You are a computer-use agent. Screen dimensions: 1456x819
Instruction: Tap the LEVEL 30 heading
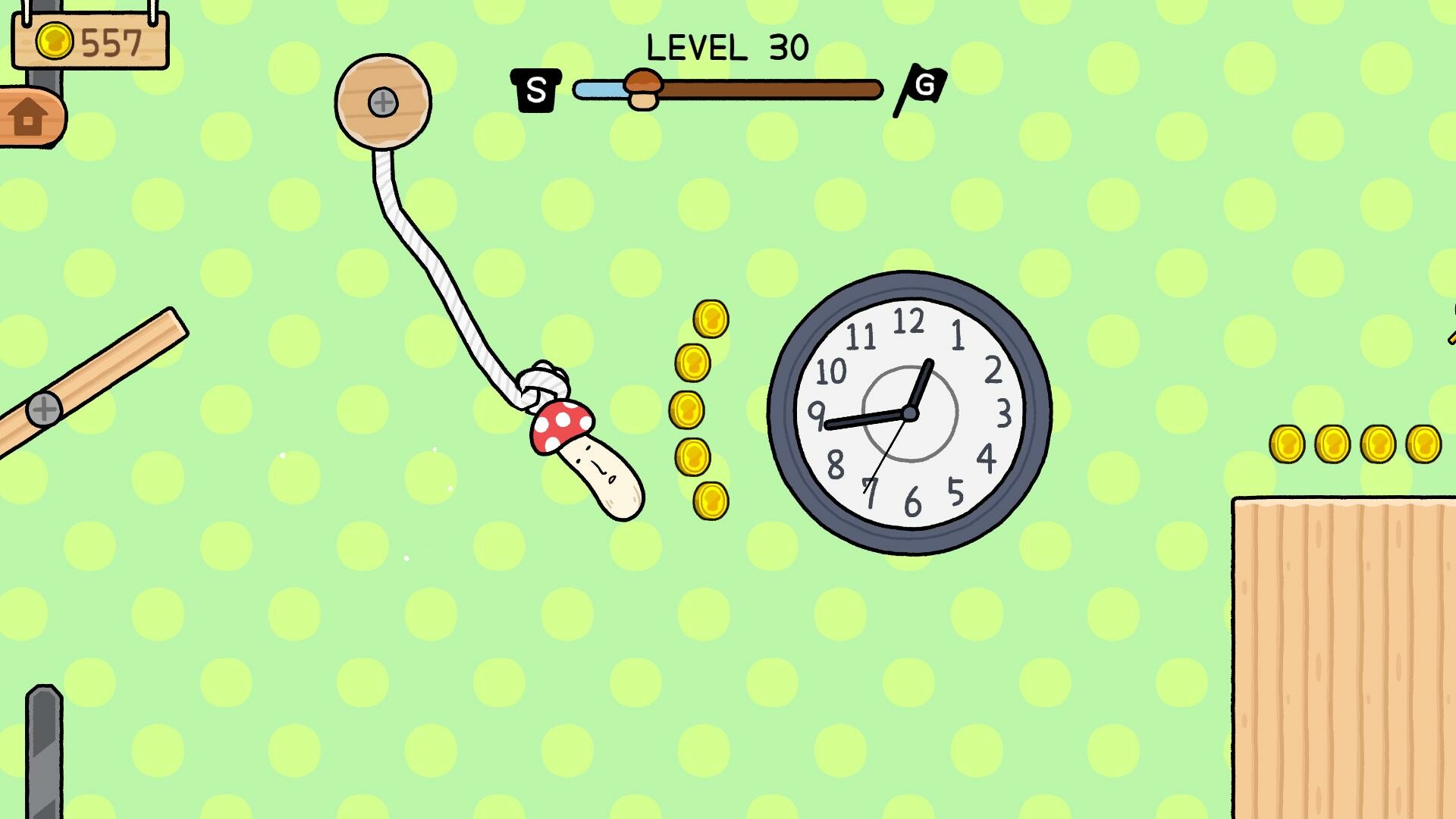pyautogui.click(x=726, y=47)
